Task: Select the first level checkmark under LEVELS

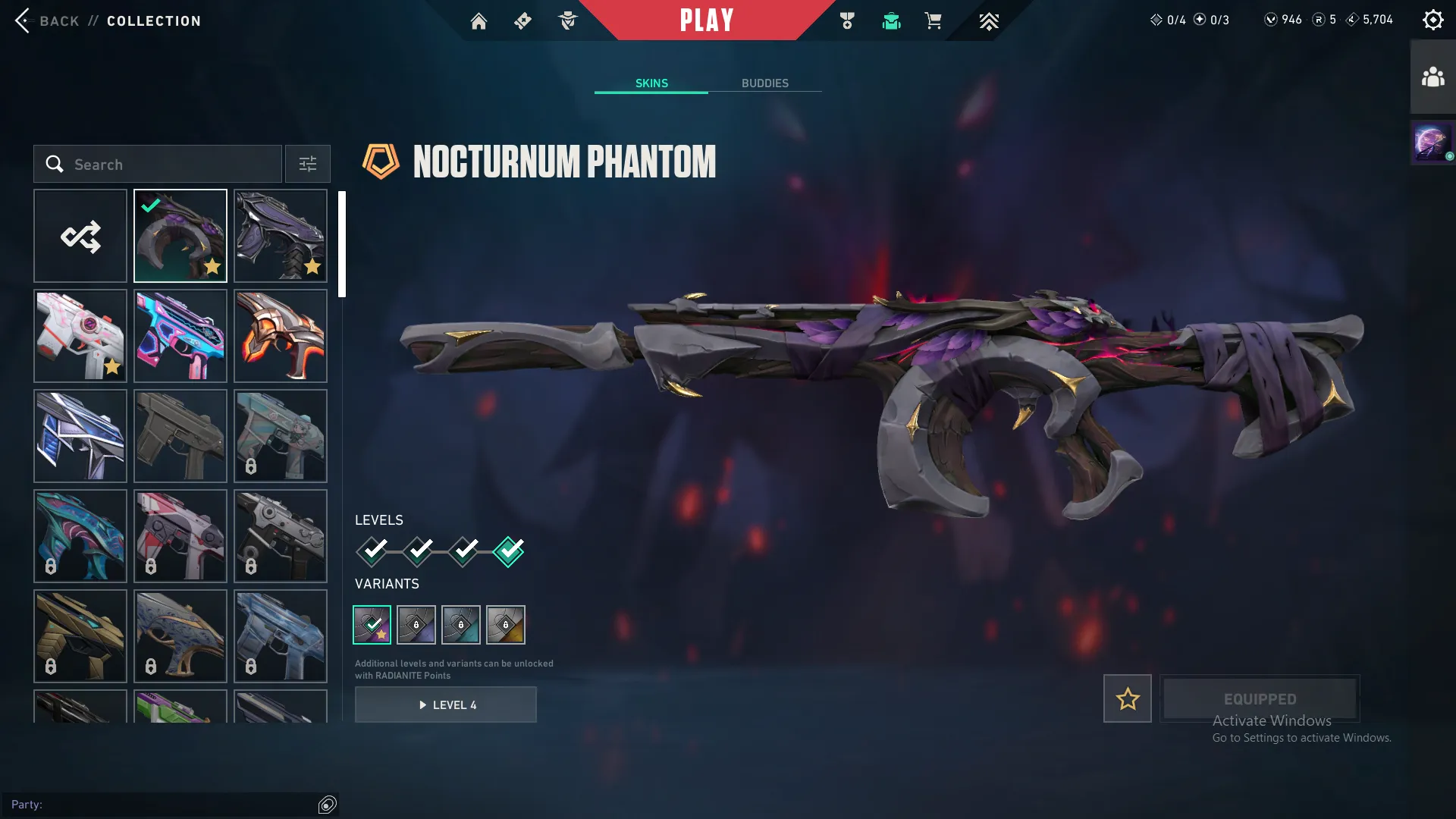Action: [x=371, y=551]
